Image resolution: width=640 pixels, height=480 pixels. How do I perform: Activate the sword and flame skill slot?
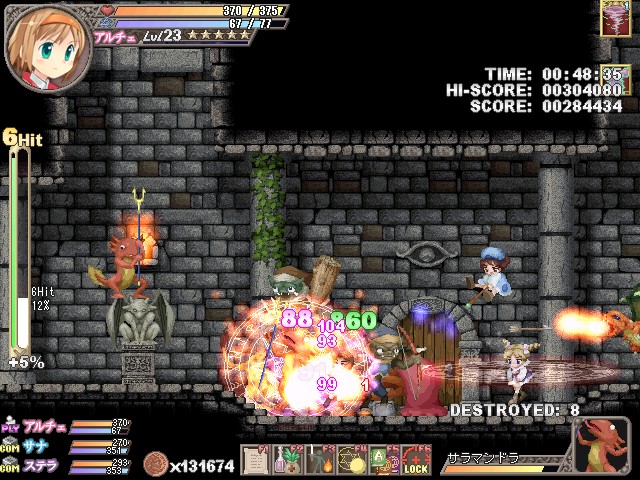click(x=319, y=462)
